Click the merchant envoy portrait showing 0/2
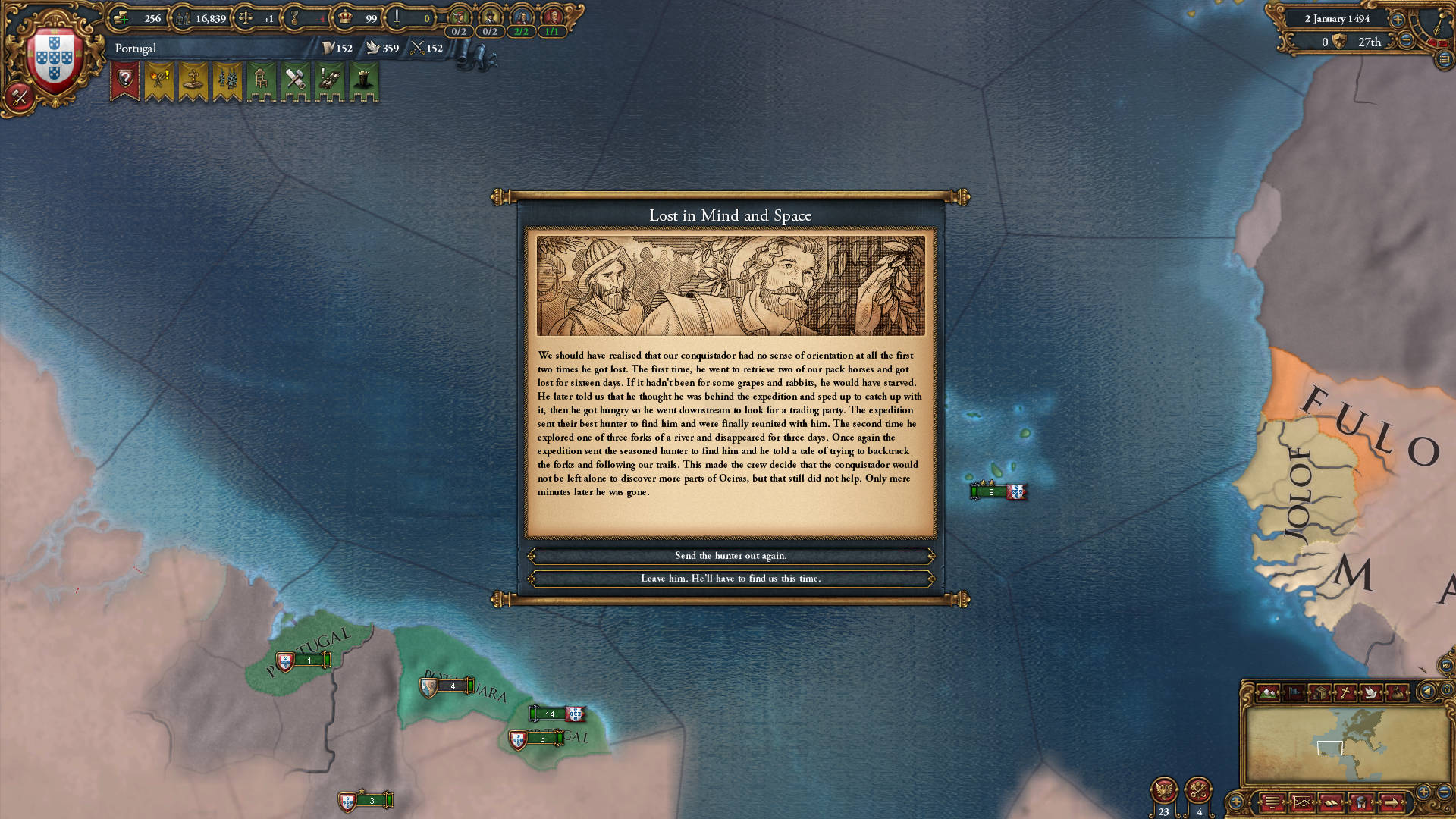The image size is (1456, 819). [x=459, y=18]
